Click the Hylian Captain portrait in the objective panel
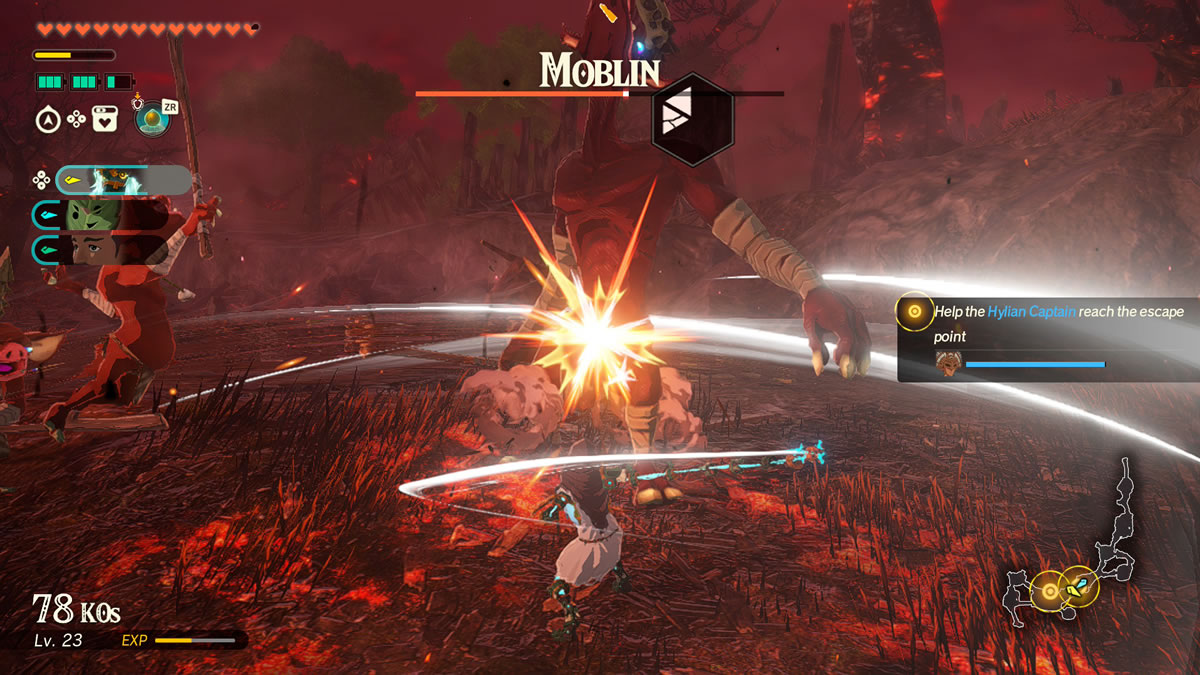The height and width of the screenshot is (675, 1200). tap(948, 363)
